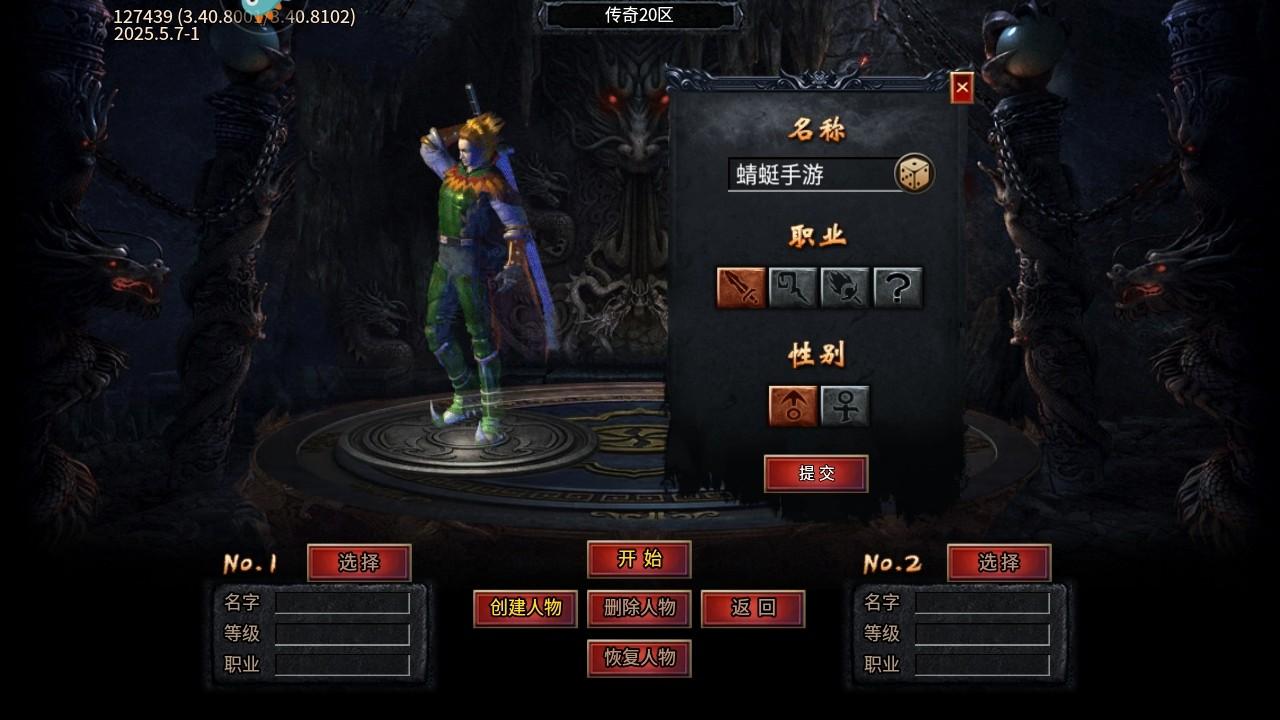Select the curved staff class icon

click(x=793, y=287)
